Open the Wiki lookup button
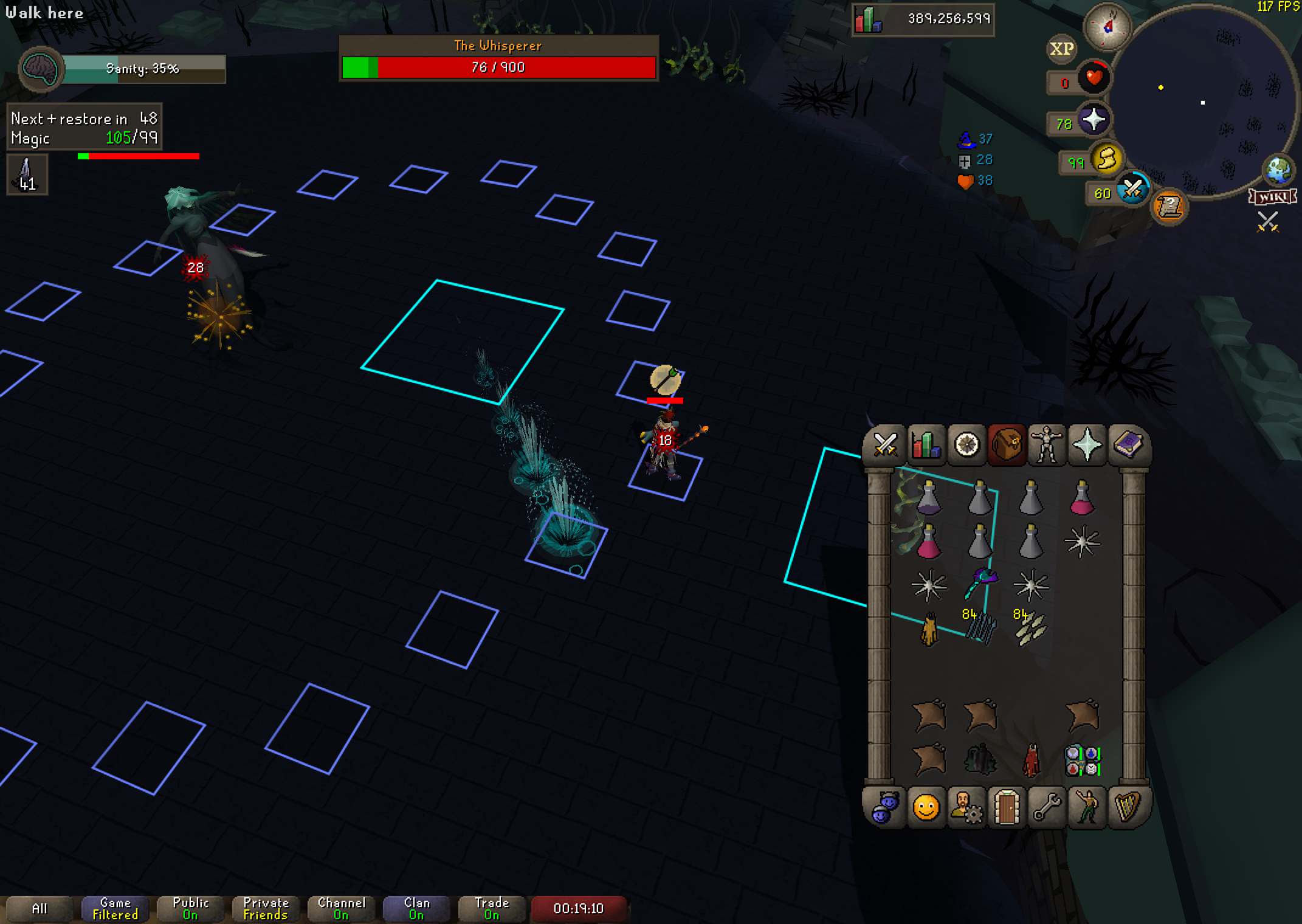1302x924 pixels. pyautogui.click(x=1272, y=197)
